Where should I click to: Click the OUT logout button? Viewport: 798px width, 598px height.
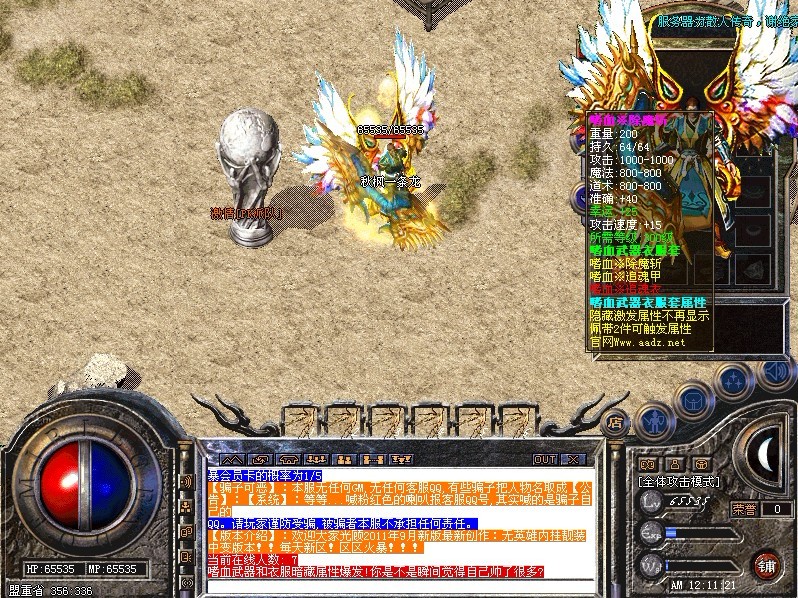pyautogui.click(x=544, y=459)
